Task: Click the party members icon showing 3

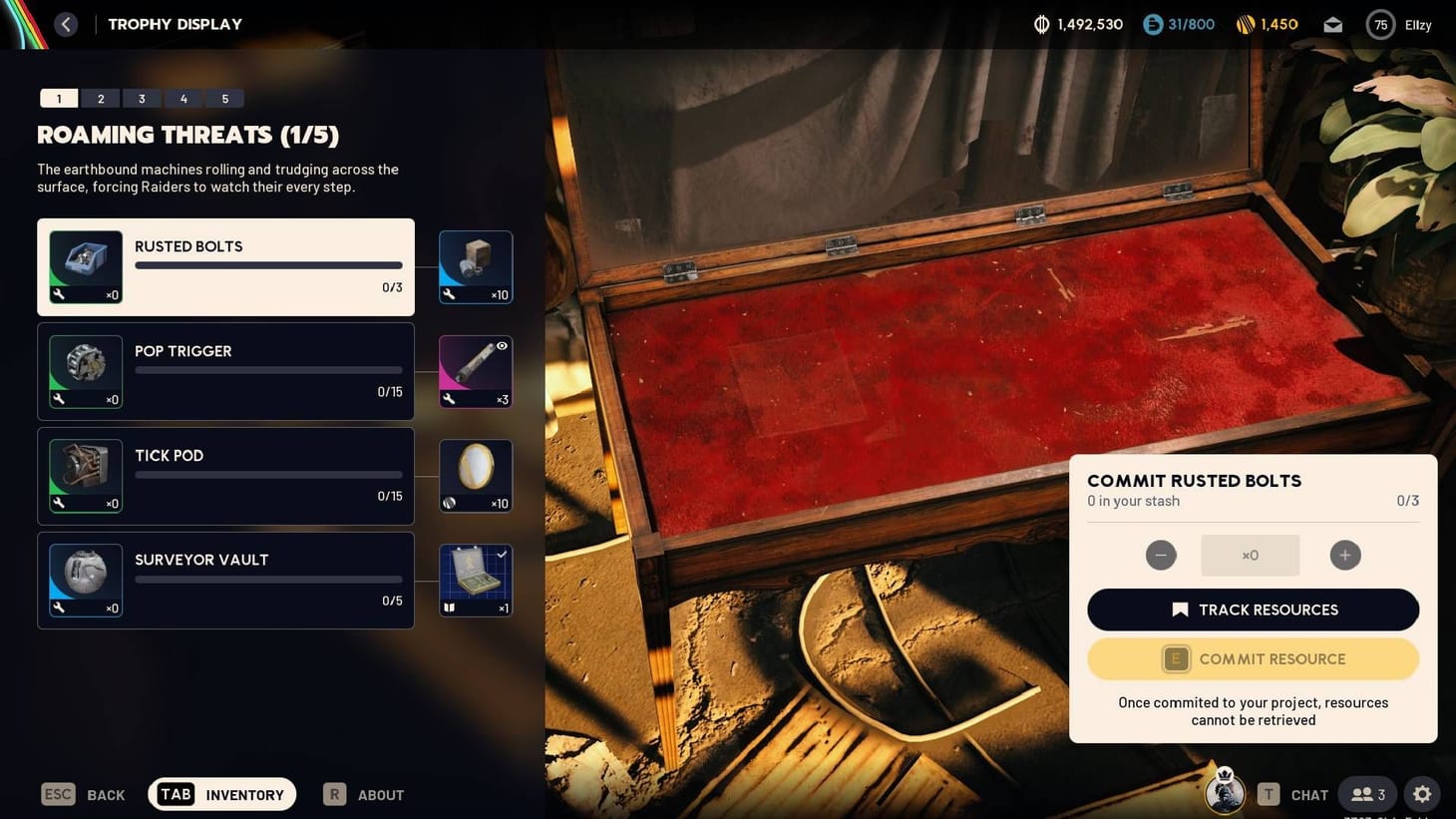Action: pos(1366,794)
